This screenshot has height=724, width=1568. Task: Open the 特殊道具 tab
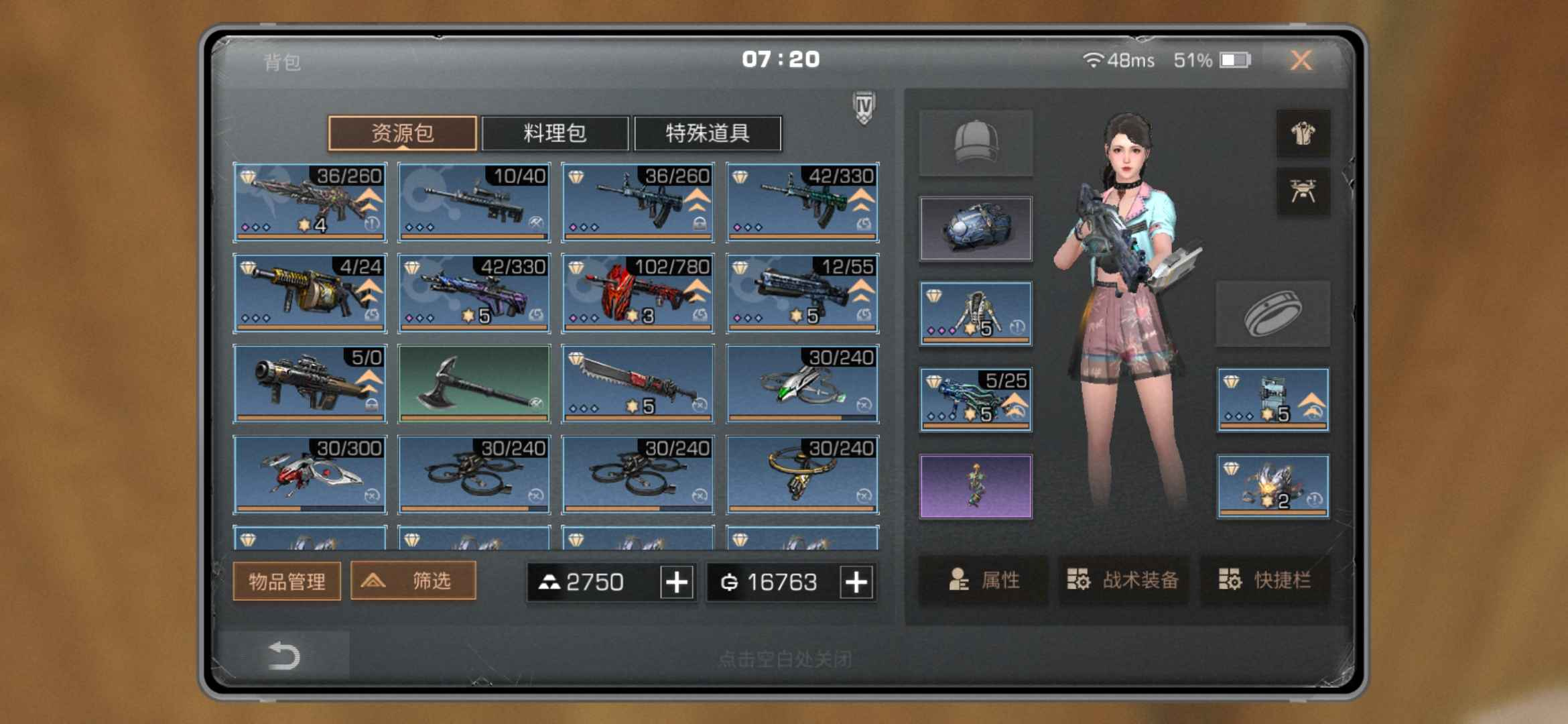pyautogui.click(x=707, y=133)
